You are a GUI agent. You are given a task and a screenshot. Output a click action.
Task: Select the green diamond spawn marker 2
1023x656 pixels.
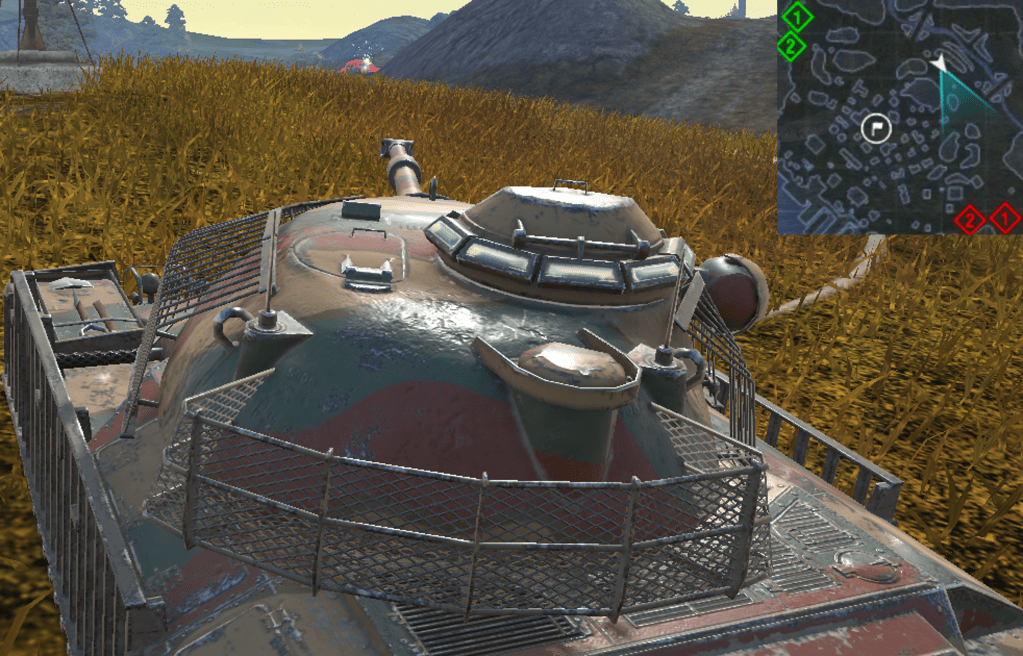(x=791, y=45)
